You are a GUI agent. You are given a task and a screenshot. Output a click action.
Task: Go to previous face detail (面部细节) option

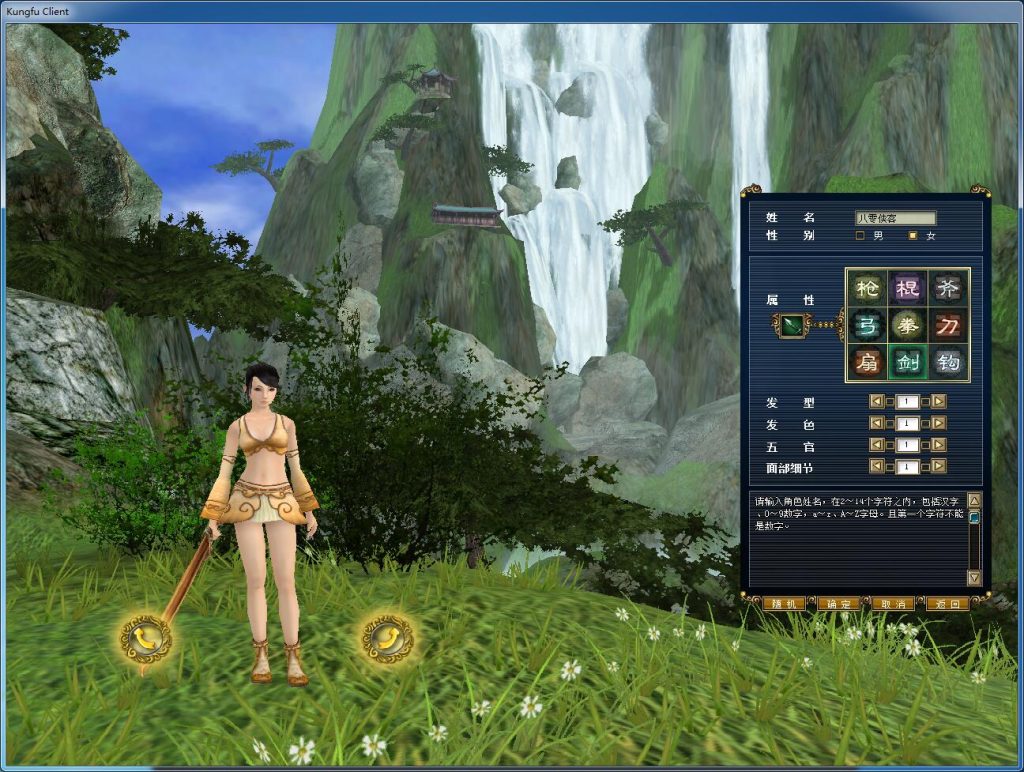(877, 466)
